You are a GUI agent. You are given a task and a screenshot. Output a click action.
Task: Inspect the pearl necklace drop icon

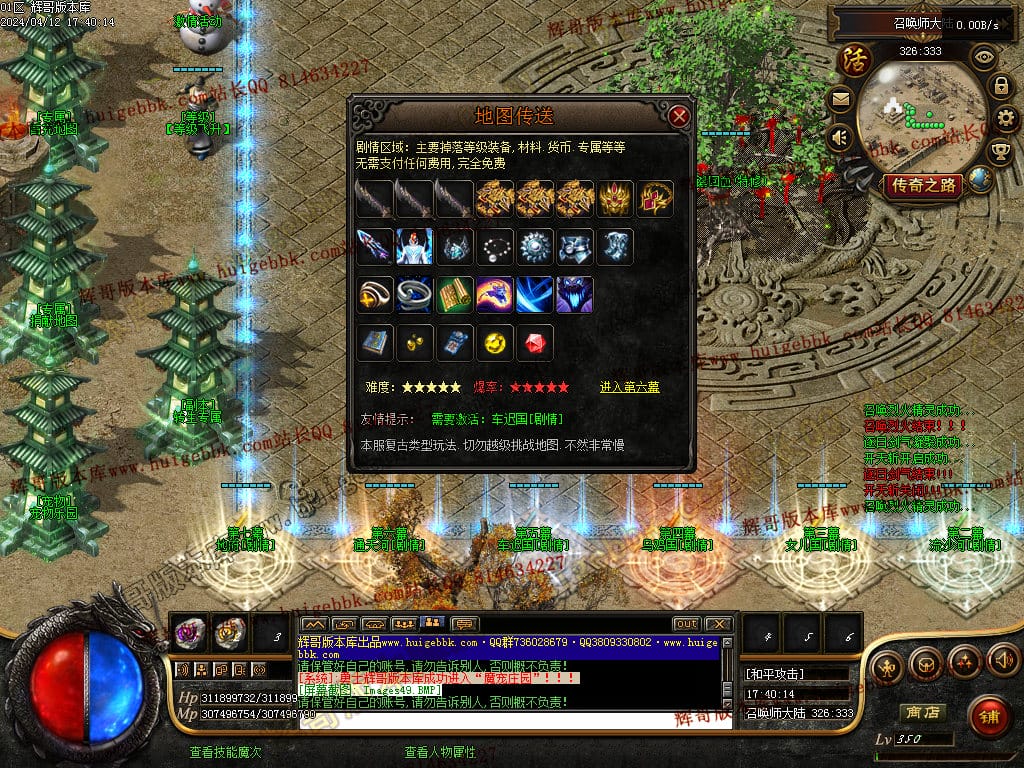495,247
